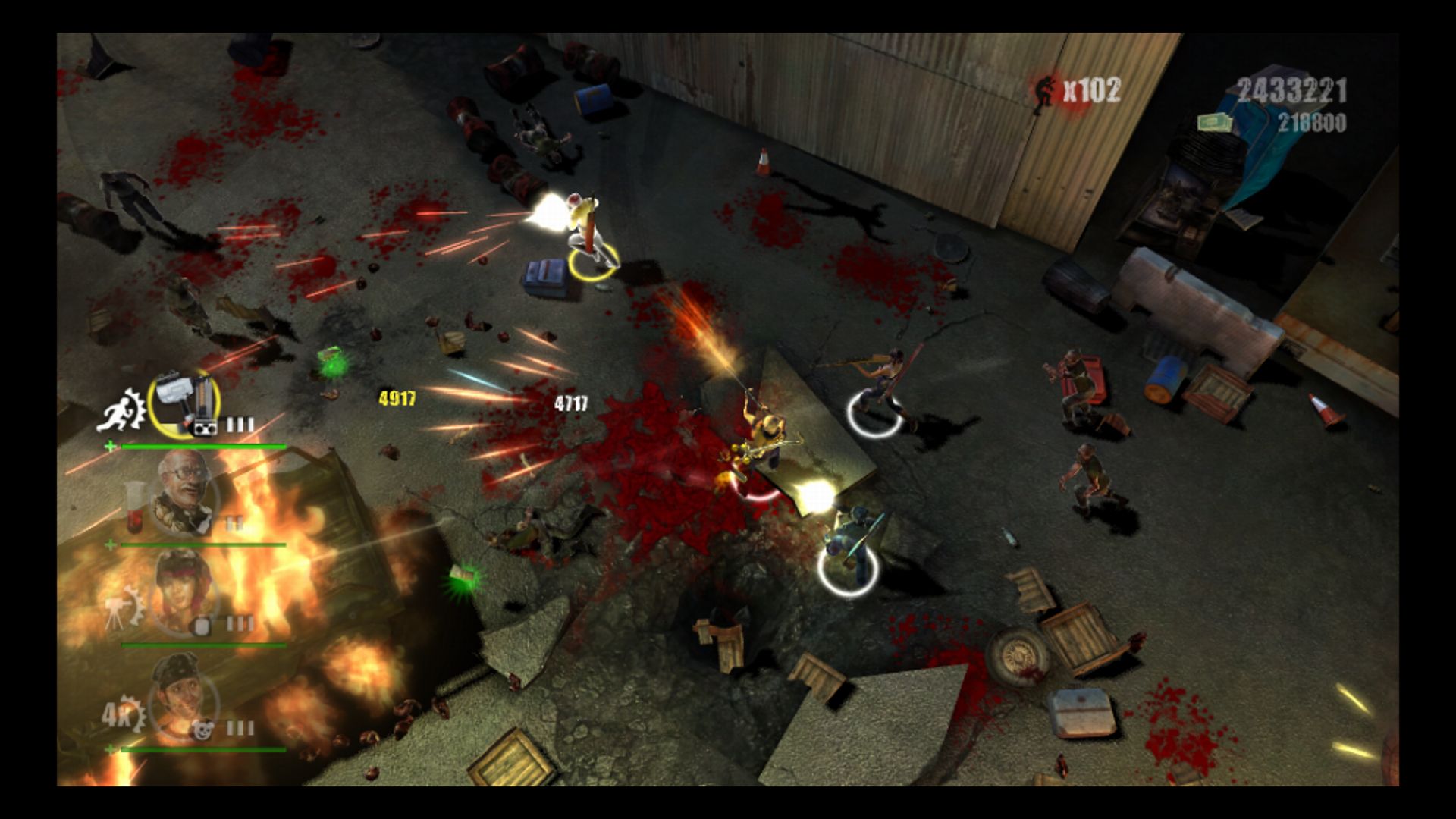Select the grenade icon beside the woman's portrait
Image resolution: width=1456 pixels, height=819 pixels.
pyautogui.click(x=202, y=624)
